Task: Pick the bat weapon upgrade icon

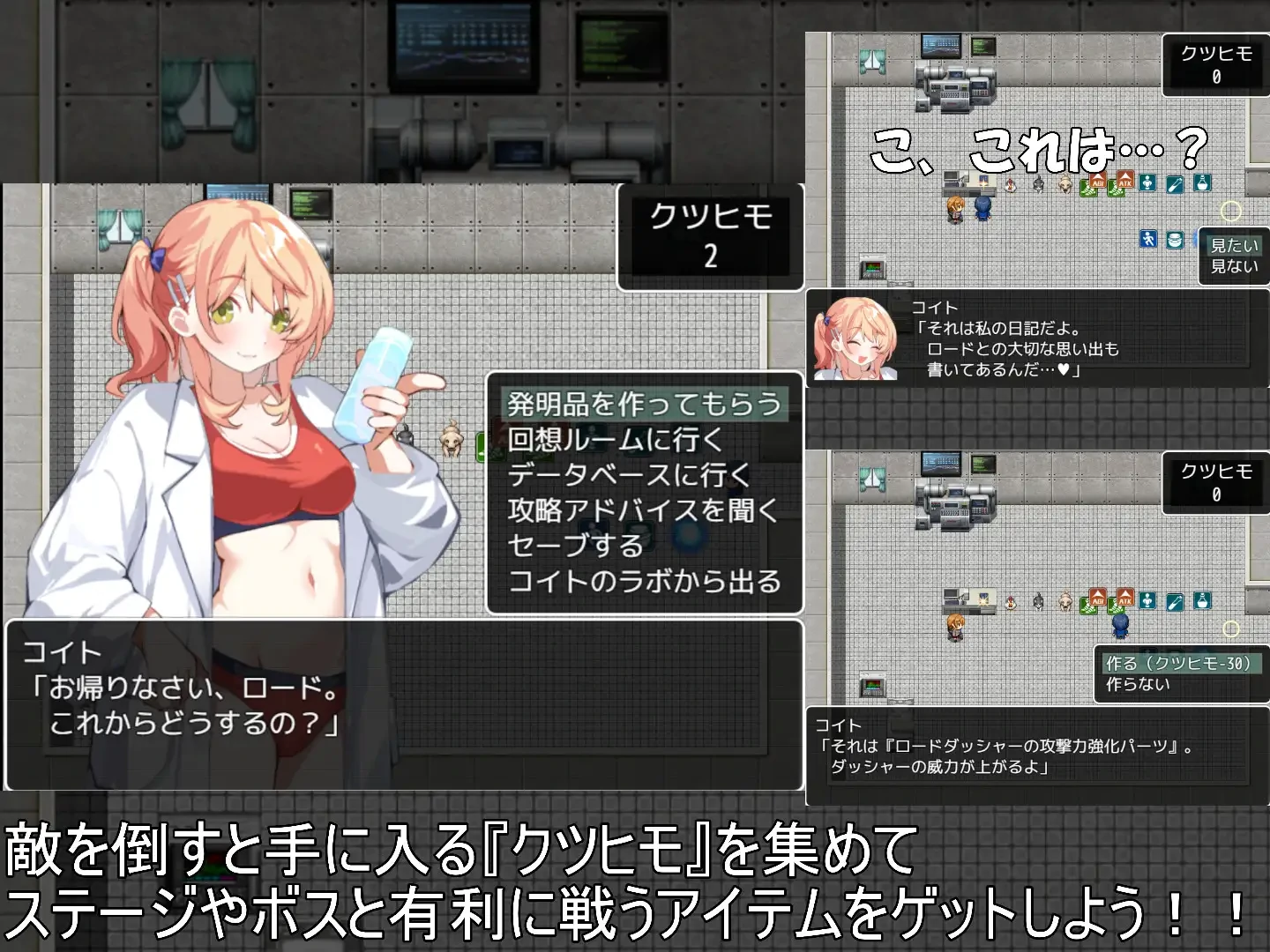Action: pos(1176,183)
